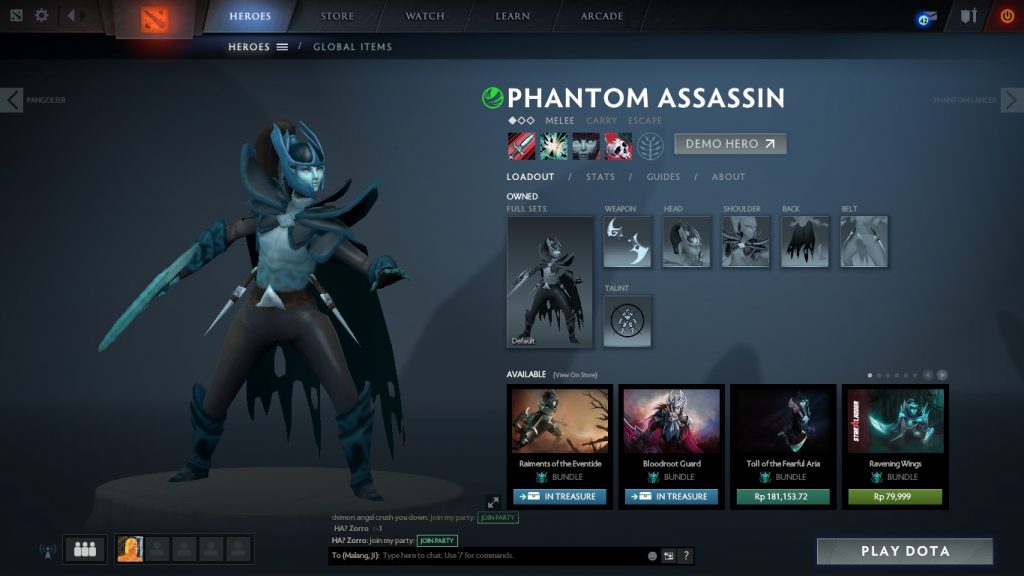Switch to the Watch tab
This screenshot has width=1024, height=576.
point(425,16)
